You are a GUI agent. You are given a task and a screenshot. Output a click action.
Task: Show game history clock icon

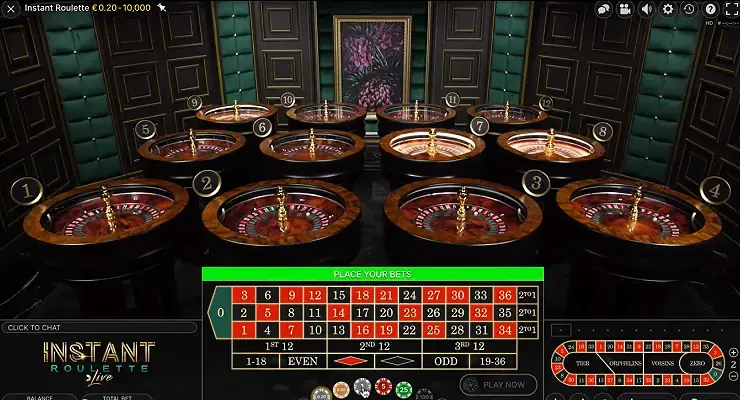(x=689, y=9)
